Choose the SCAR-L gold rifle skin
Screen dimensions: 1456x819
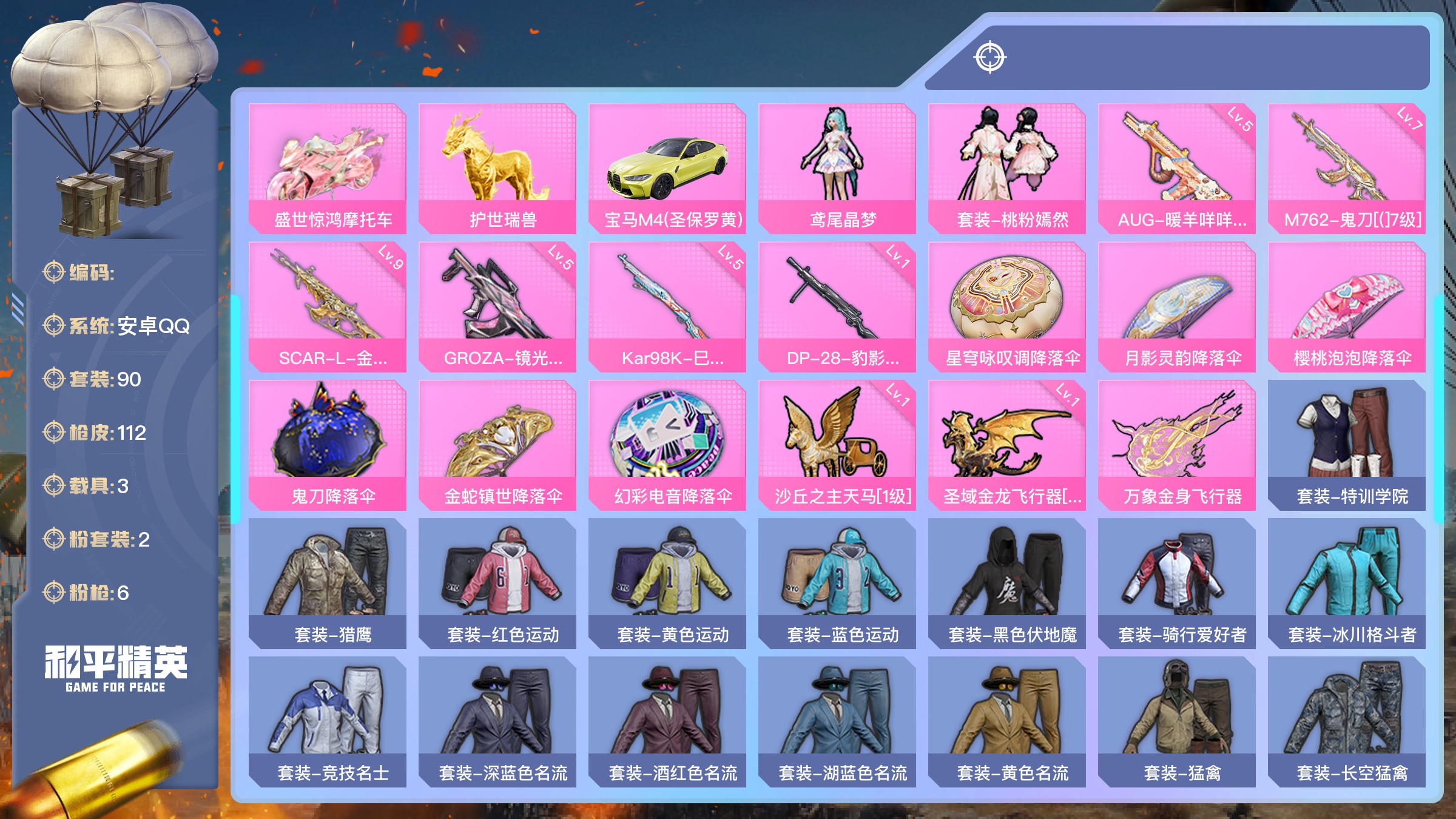(328, 306)
